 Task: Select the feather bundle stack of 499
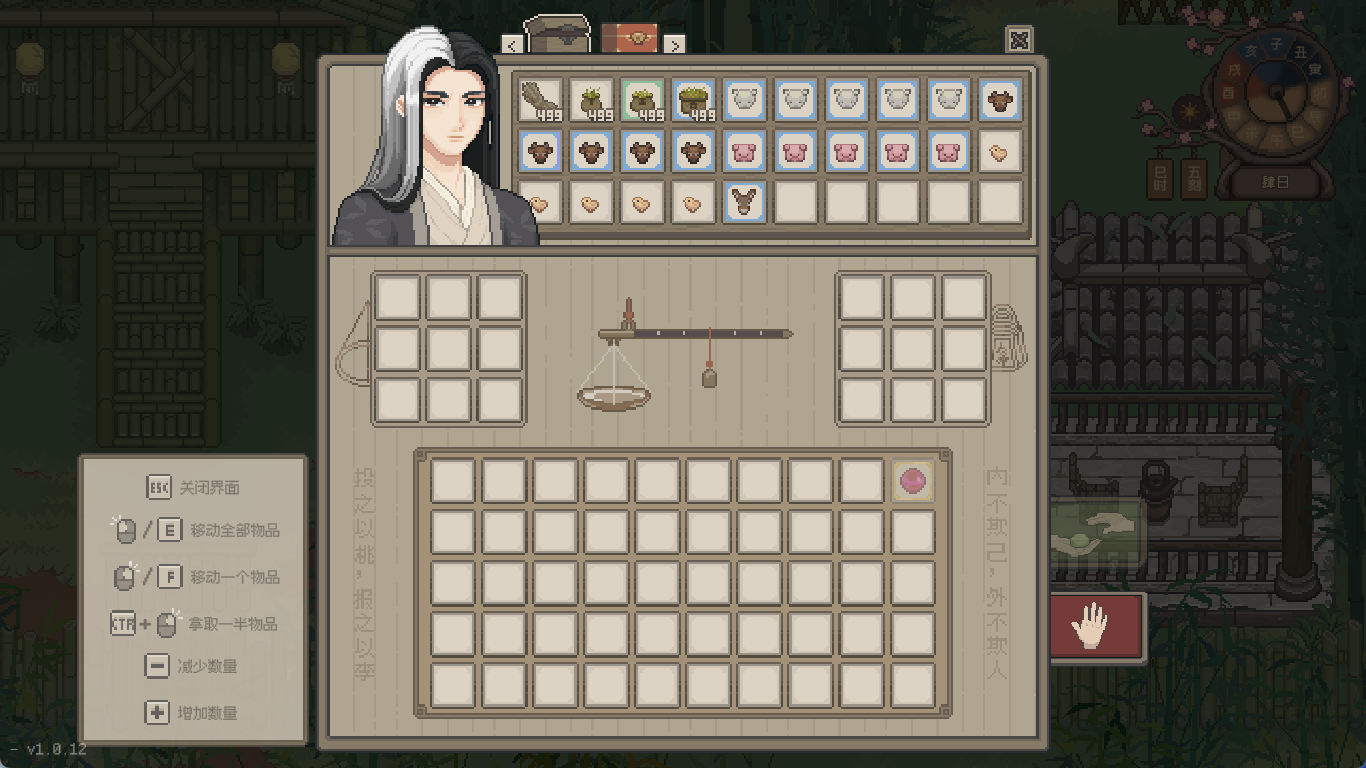pos(540,100)
